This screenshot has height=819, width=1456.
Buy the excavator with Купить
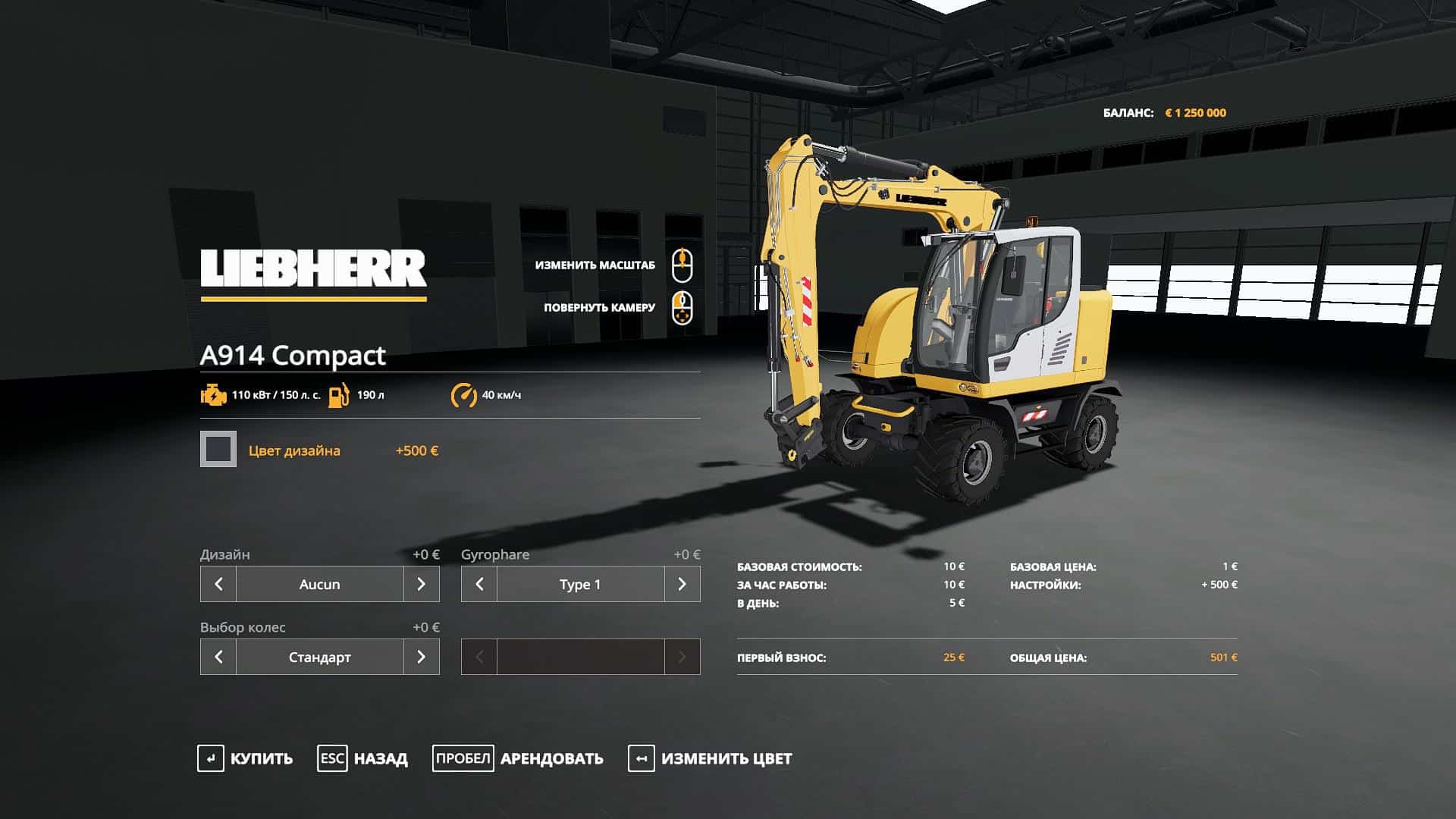(245, 758)
